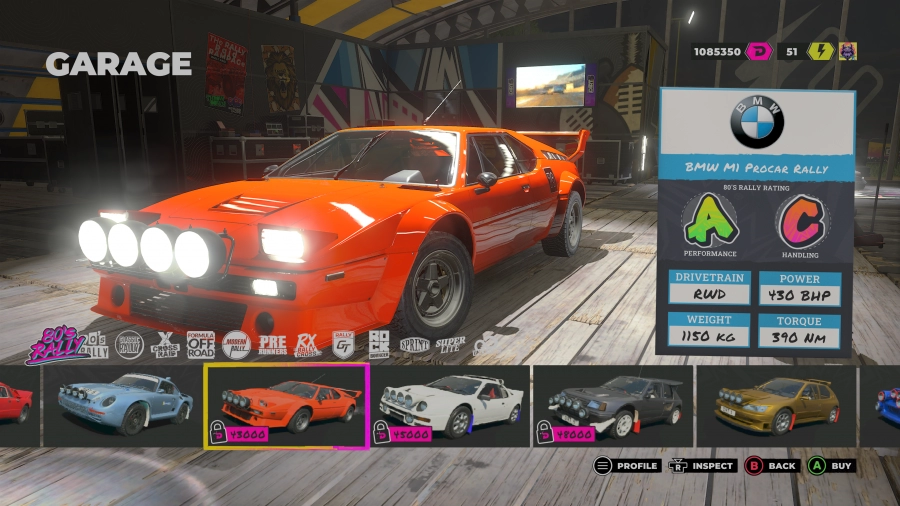Choose the Modern Rally category
Screen dimensions: 900x506
click(x=236, y=345)
